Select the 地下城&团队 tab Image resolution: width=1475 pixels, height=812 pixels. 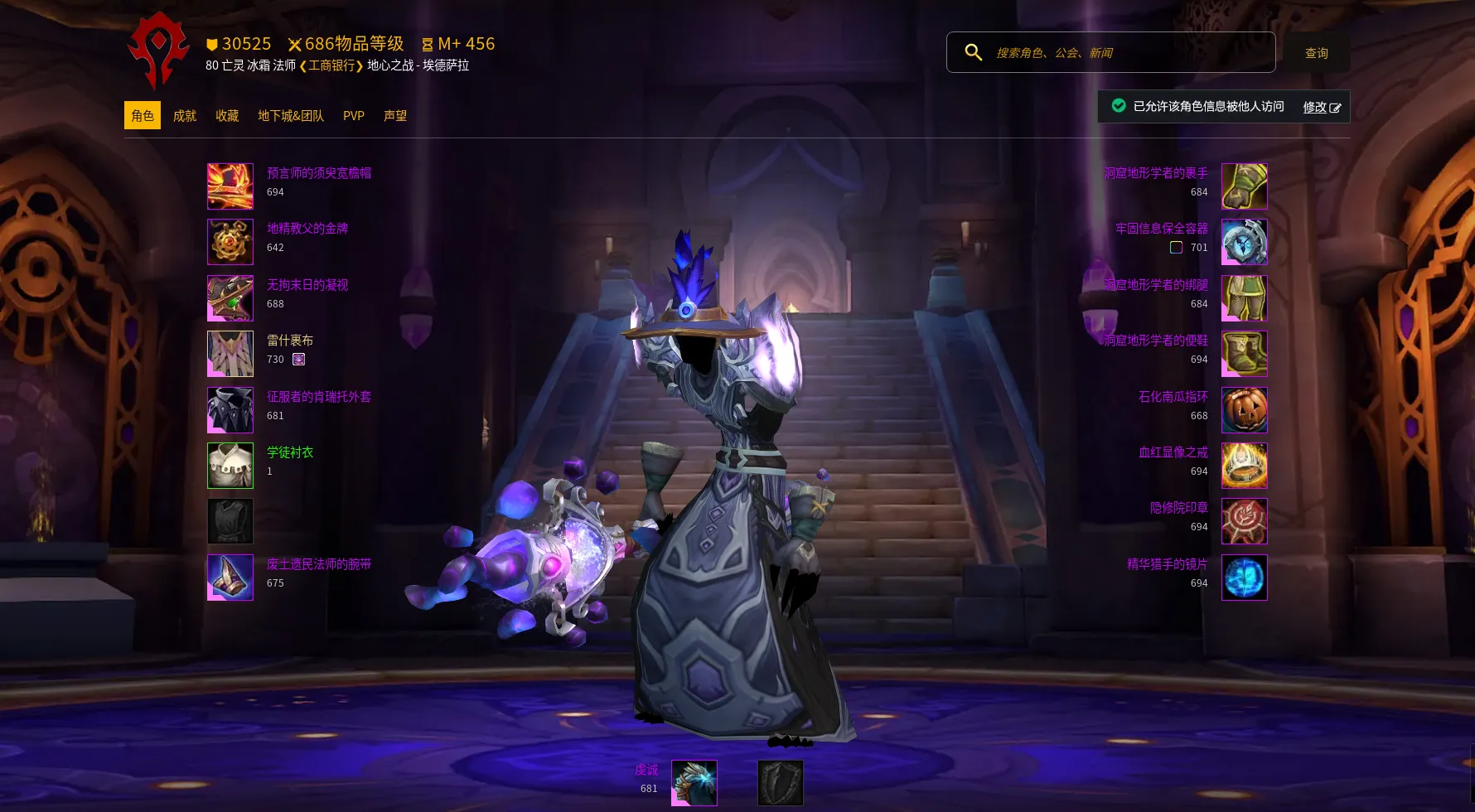point(291,116)
